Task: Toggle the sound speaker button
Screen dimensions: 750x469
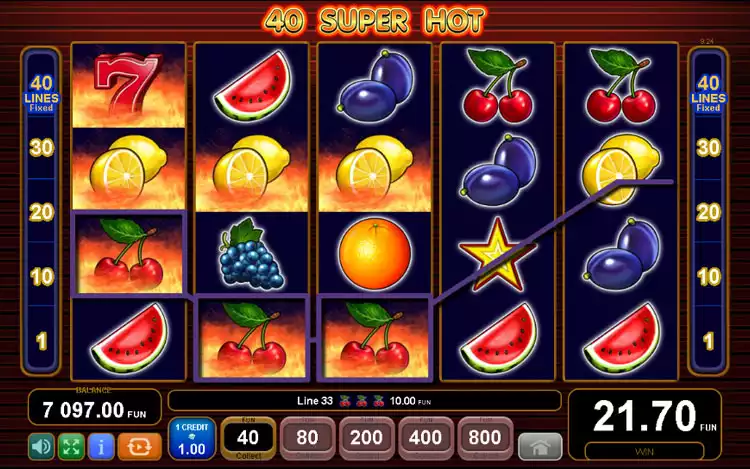Action: [41, 444]
